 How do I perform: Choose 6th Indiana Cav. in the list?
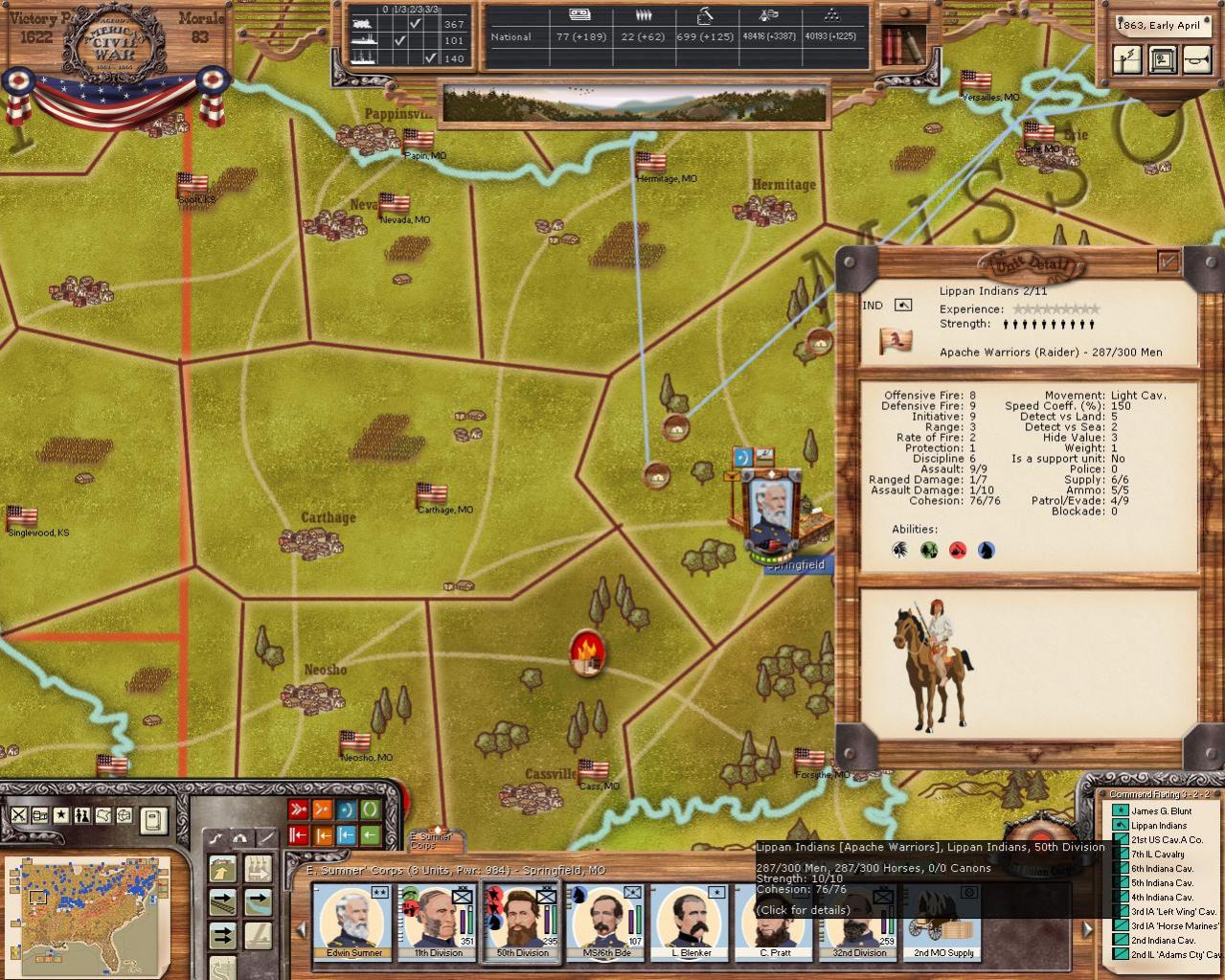click(1162, 868)
